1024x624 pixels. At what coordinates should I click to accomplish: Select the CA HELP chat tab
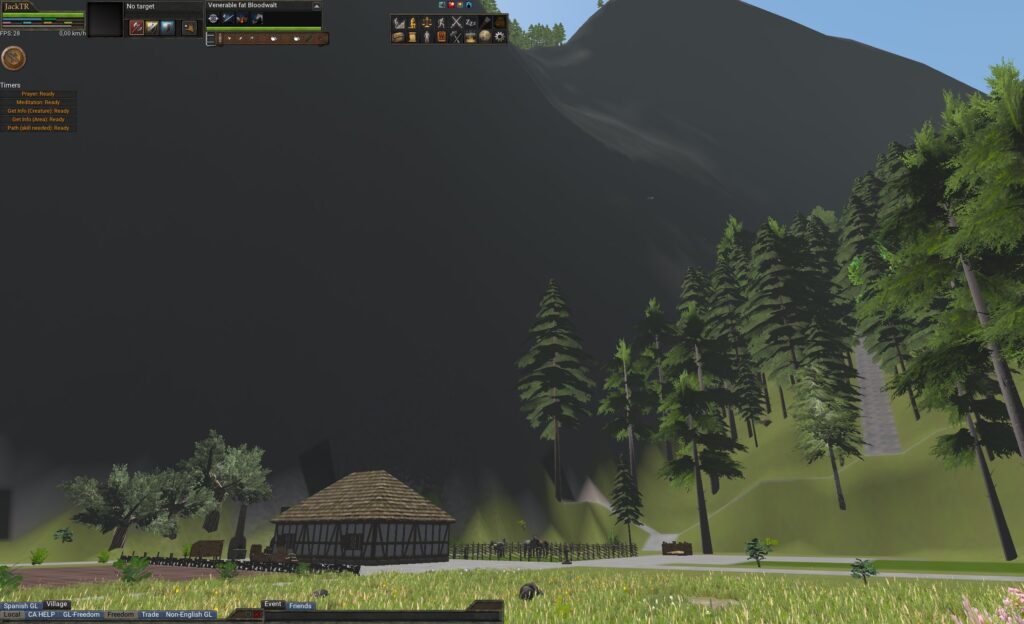(x=42, y=614)
